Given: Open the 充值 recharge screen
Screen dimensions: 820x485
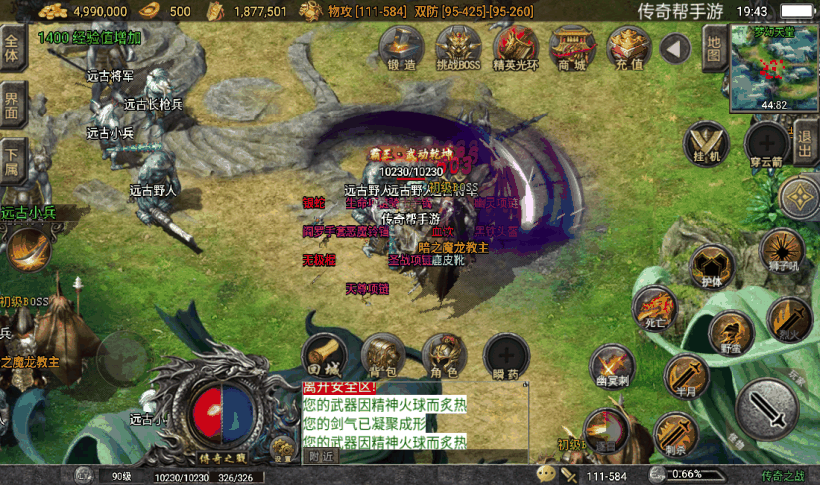Looking at the screenshot, I should click(x=628, y=47).
